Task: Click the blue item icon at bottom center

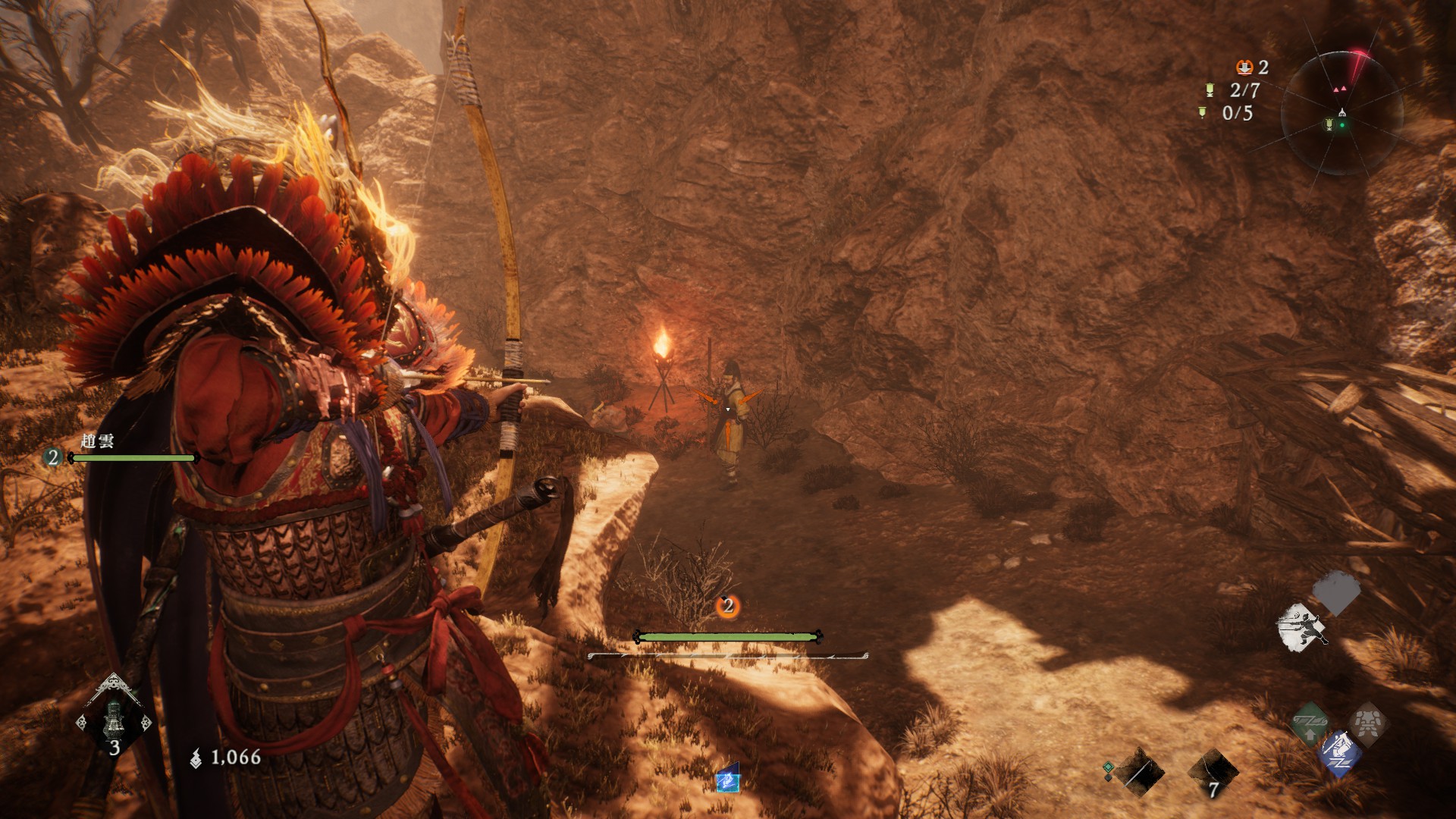Action: click(727, 779)
